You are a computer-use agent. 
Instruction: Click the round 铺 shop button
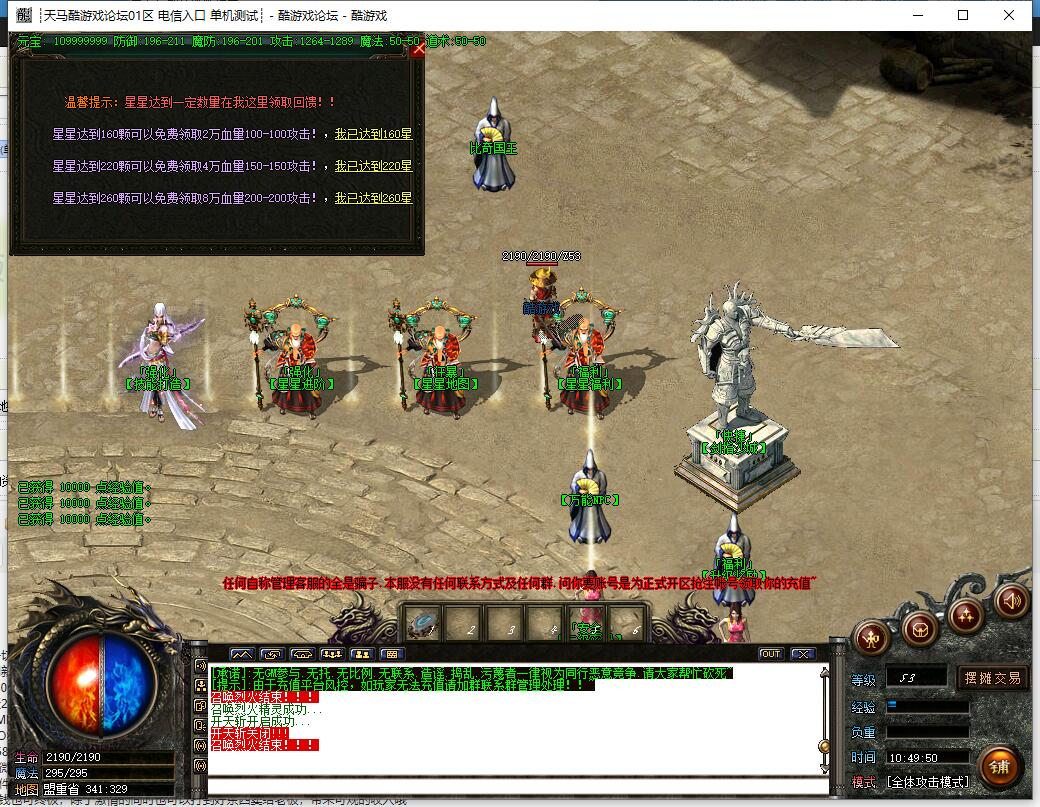click(x=999, y=767)
